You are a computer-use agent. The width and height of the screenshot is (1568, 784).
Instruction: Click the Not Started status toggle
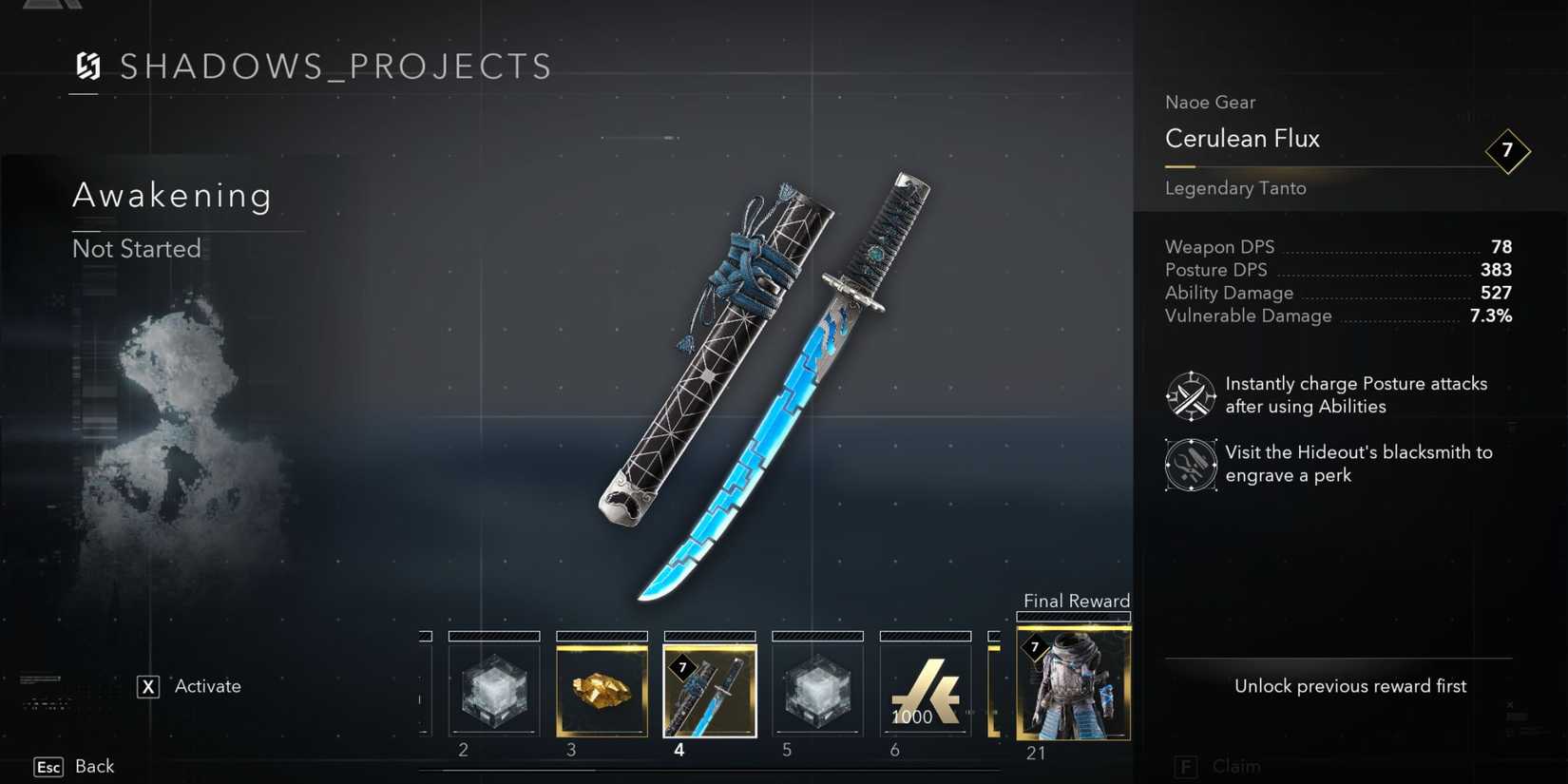[x=136, y=249]
